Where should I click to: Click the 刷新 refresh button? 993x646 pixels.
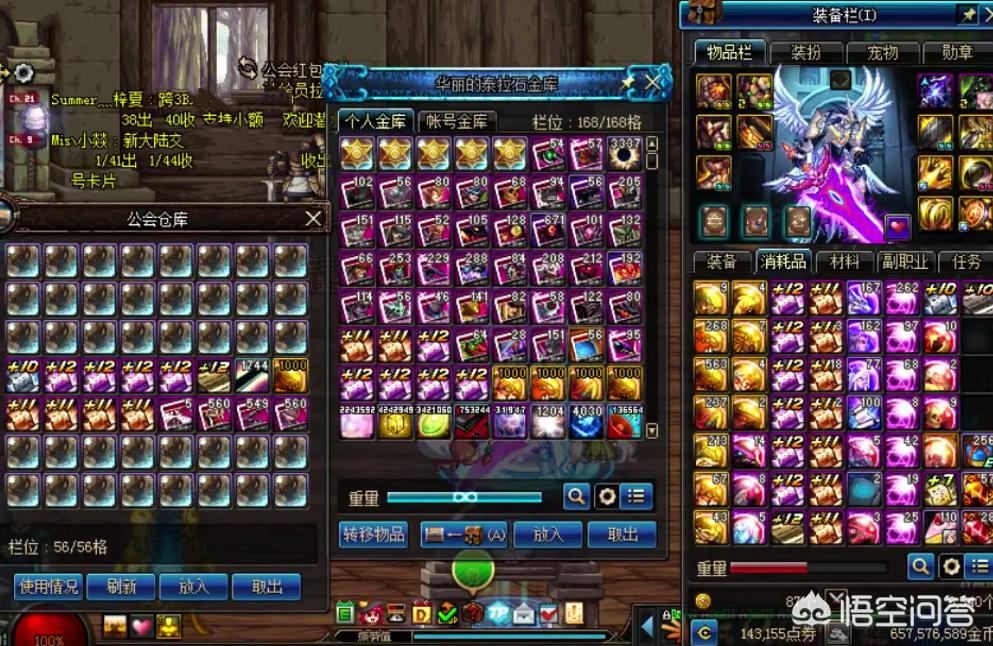[x=120, y=586]
